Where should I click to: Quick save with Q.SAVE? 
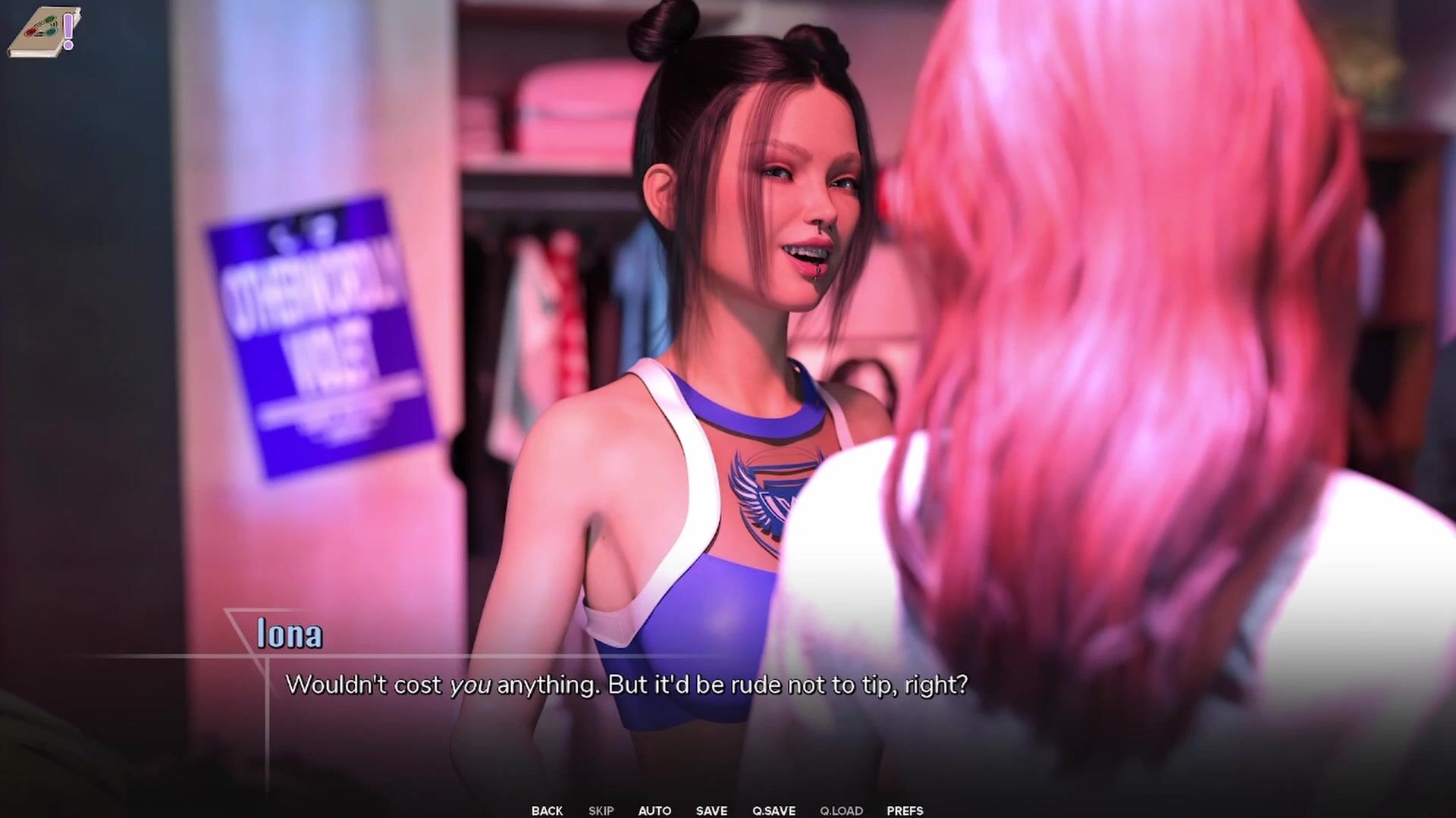[773, 810]
